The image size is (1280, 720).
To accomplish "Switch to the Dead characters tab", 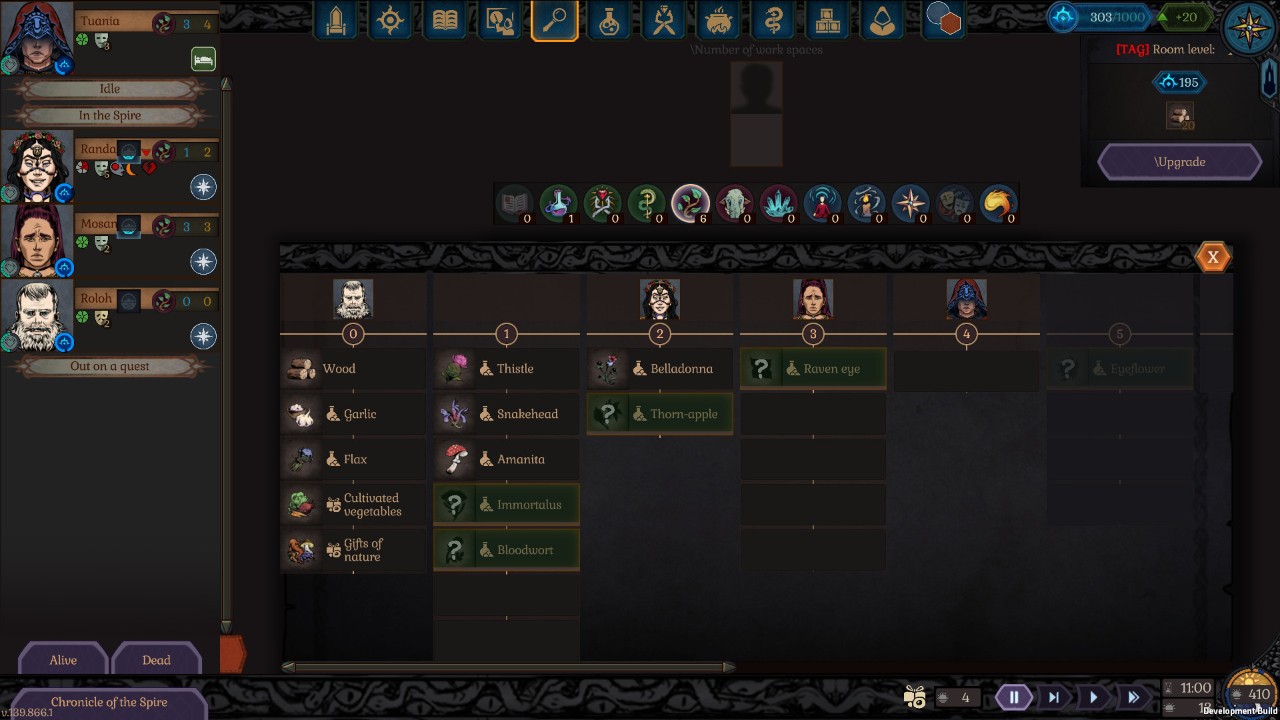I will tap(156, 660).
